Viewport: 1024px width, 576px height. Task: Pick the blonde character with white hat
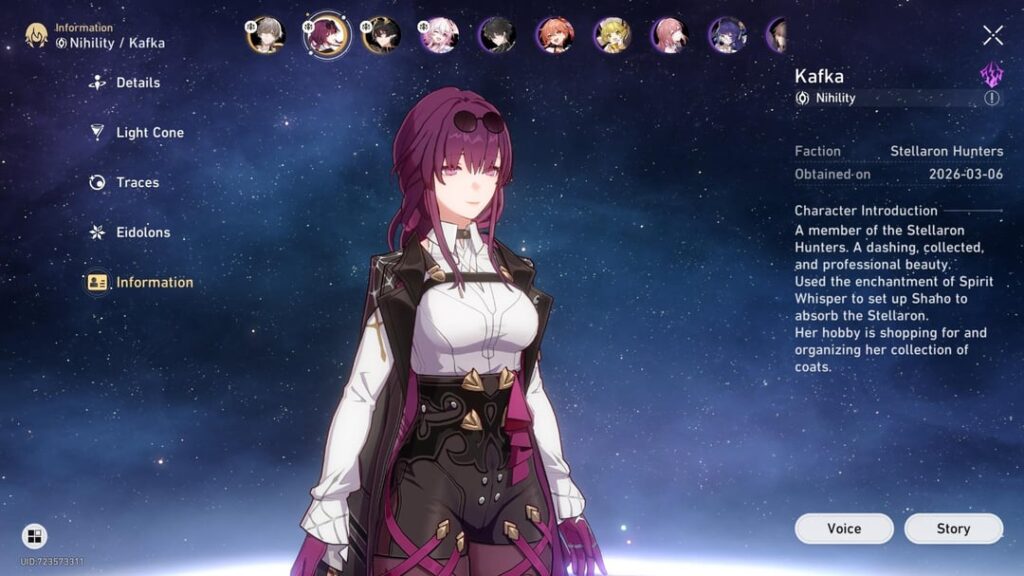612,35
